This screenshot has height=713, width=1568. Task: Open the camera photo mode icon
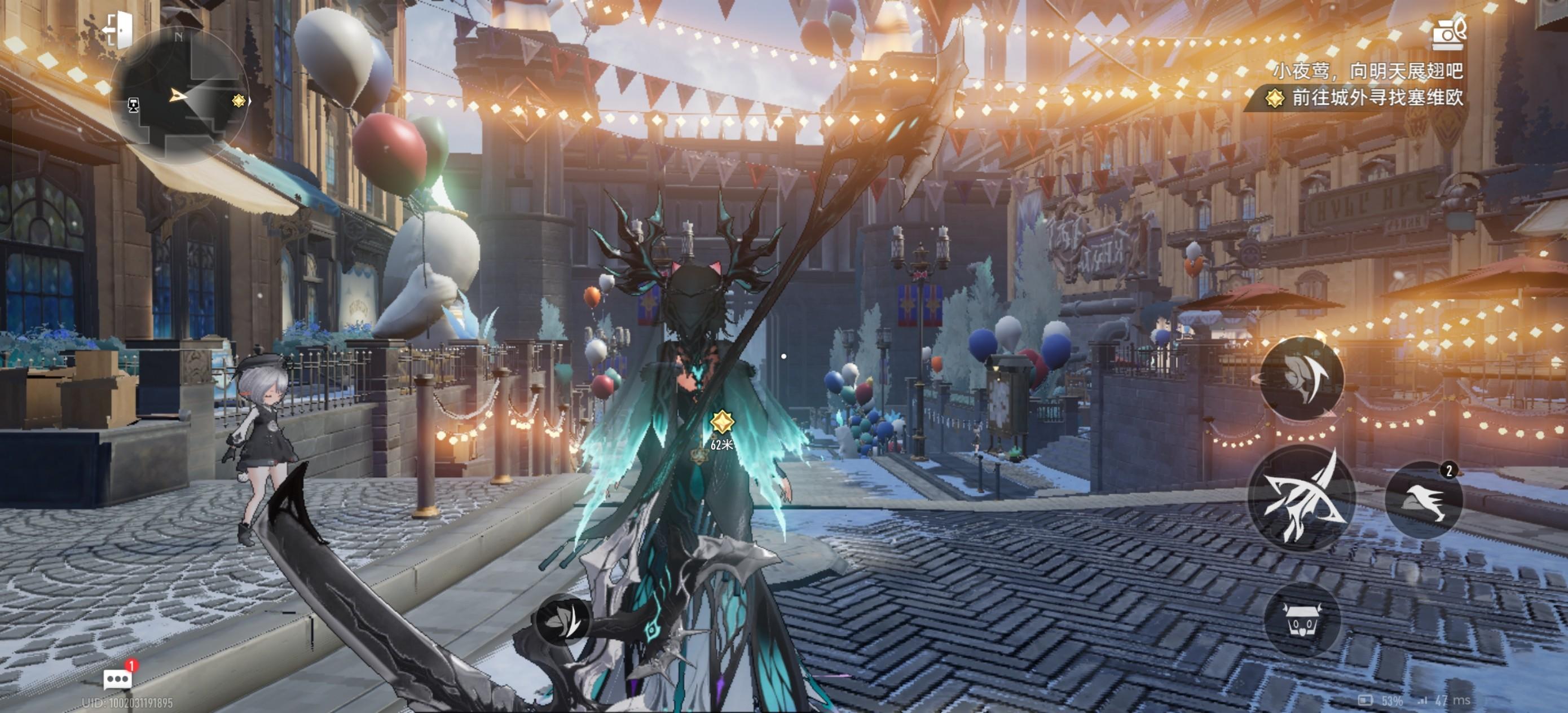click(1448, 35)
